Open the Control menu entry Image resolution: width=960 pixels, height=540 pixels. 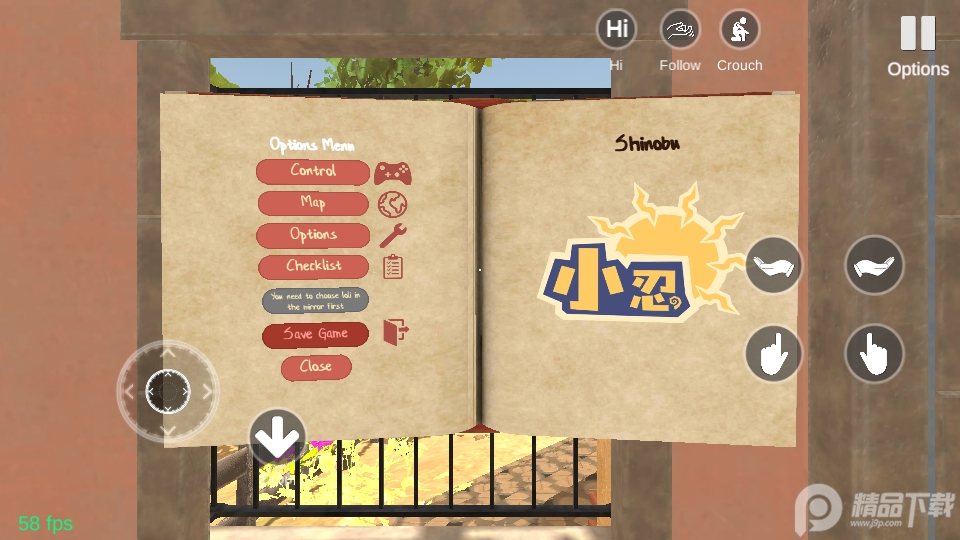[313, 172]
